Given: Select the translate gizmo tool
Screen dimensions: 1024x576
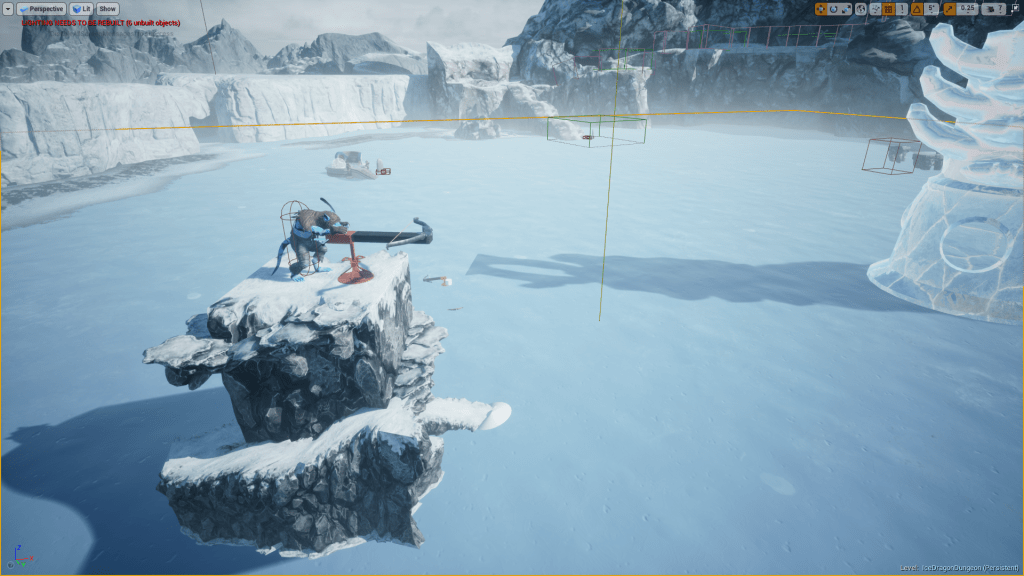Looking at the screenshot, I should pyautogui.click(x=821, y=8).
